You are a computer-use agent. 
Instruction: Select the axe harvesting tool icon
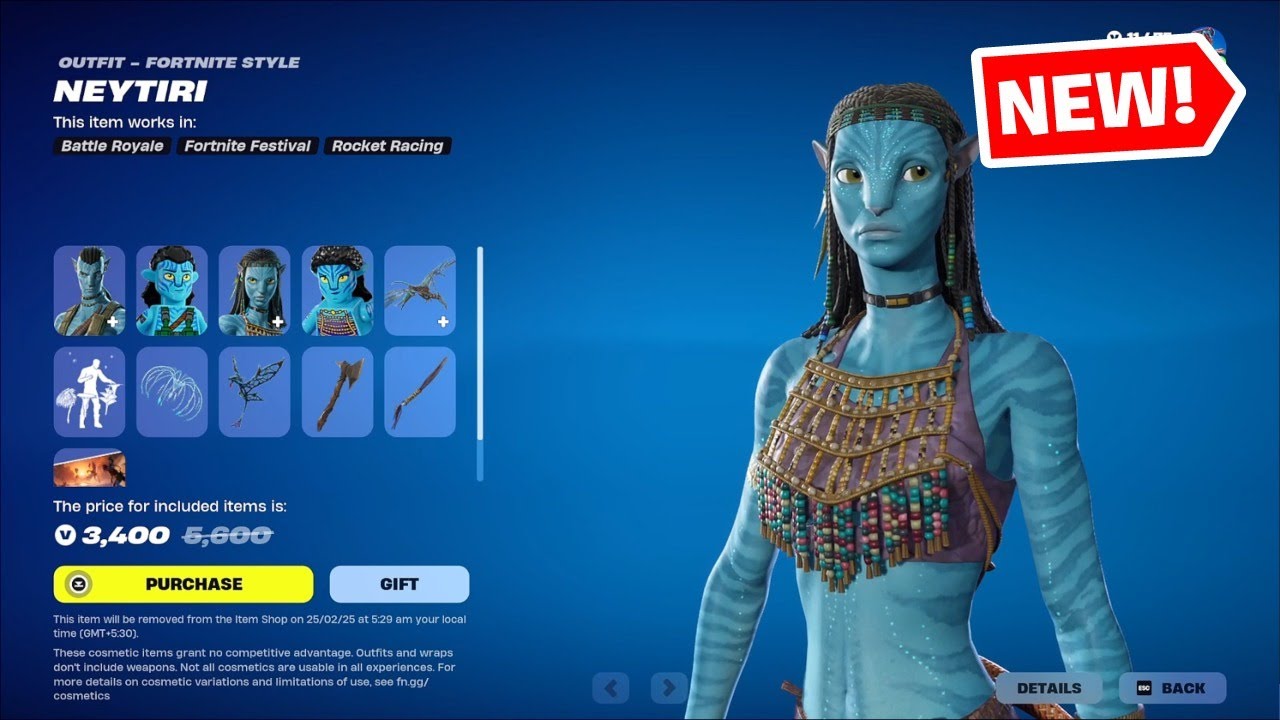pos(337,391)
